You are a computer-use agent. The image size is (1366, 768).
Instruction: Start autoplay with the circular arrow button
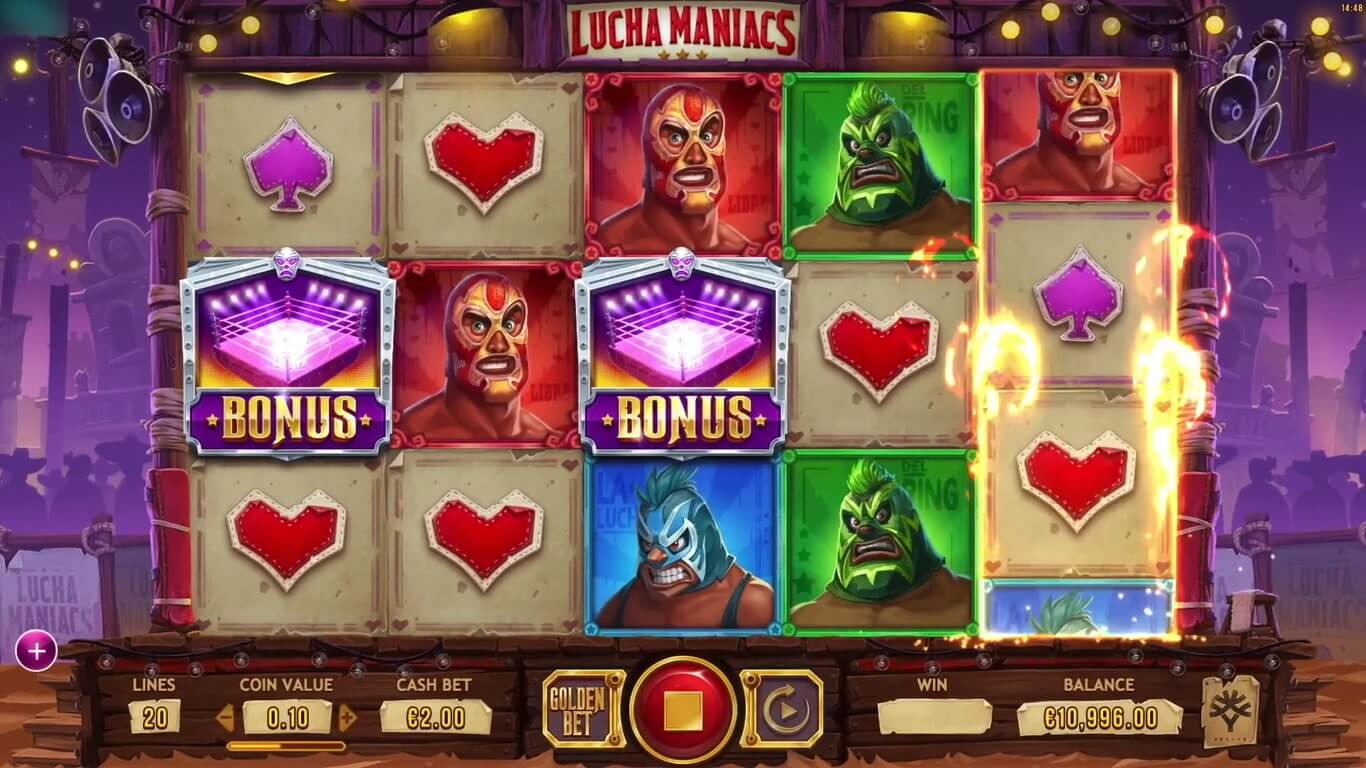[782, 710]
